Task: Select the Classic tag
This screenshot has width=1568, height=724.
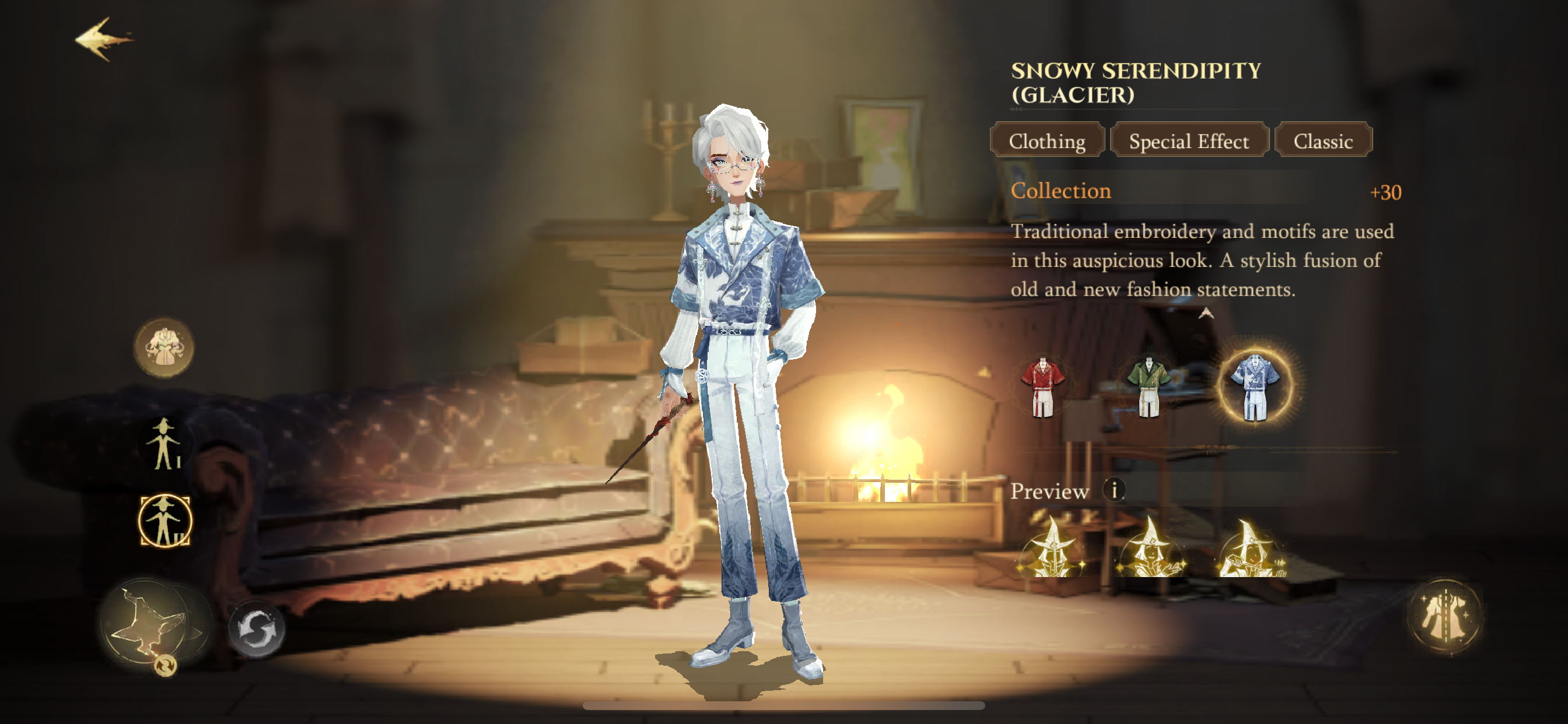Action: pyautogui.click(x=1322, y=140)
